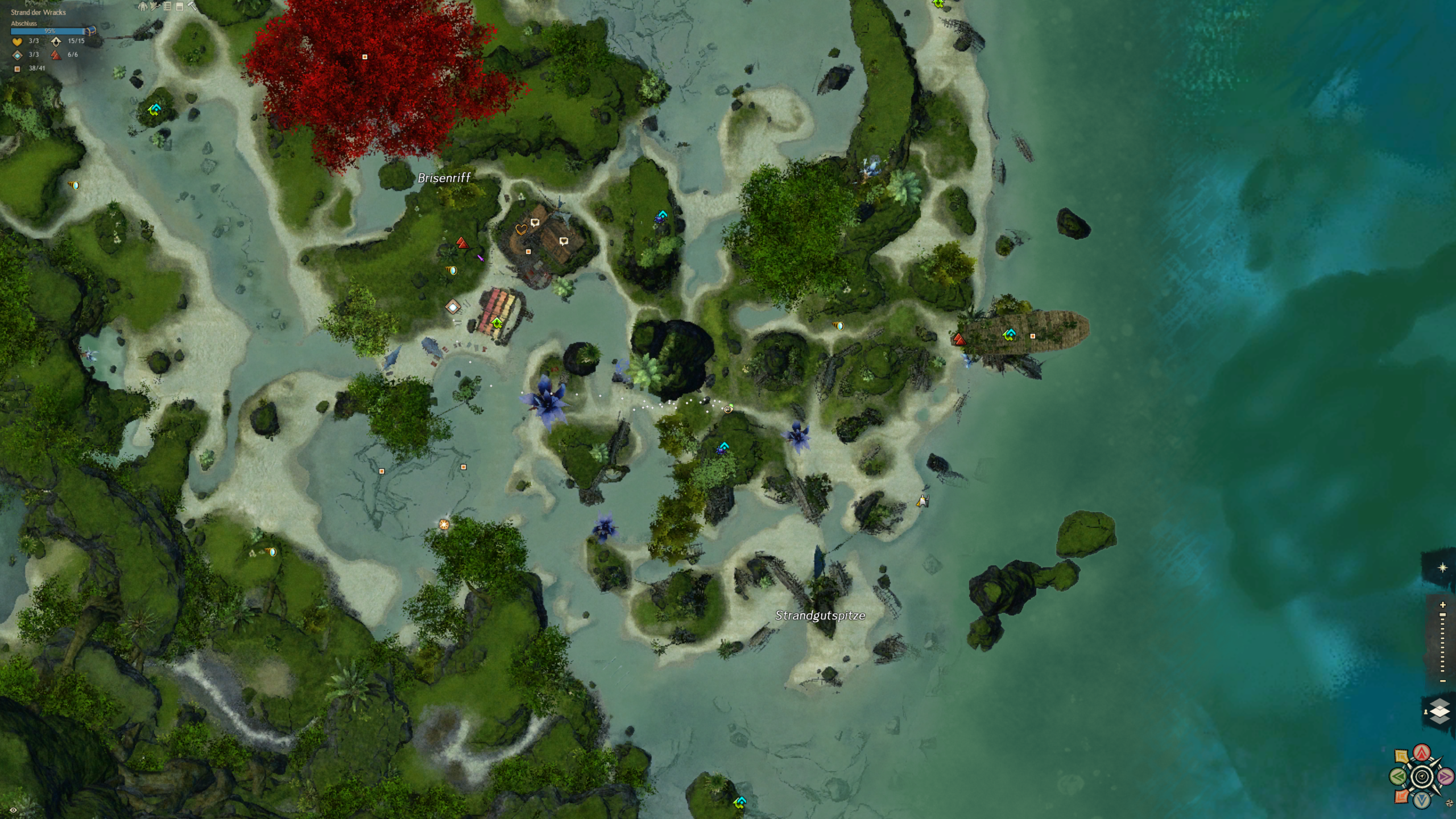Click the compass center recenter button

coord(1422,776)
